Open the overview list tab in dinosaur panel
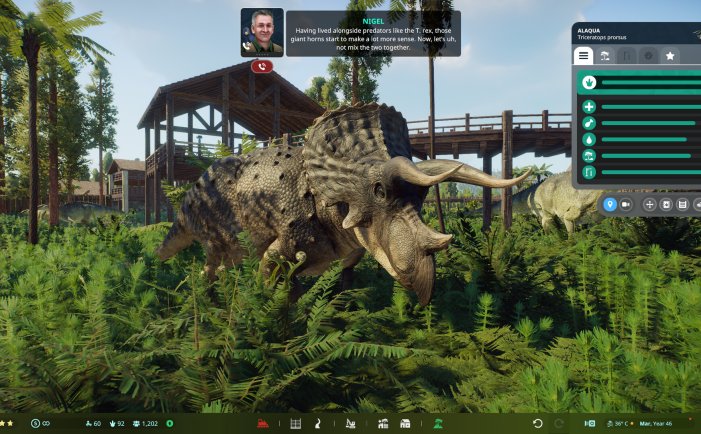 [x=583, y=56]
